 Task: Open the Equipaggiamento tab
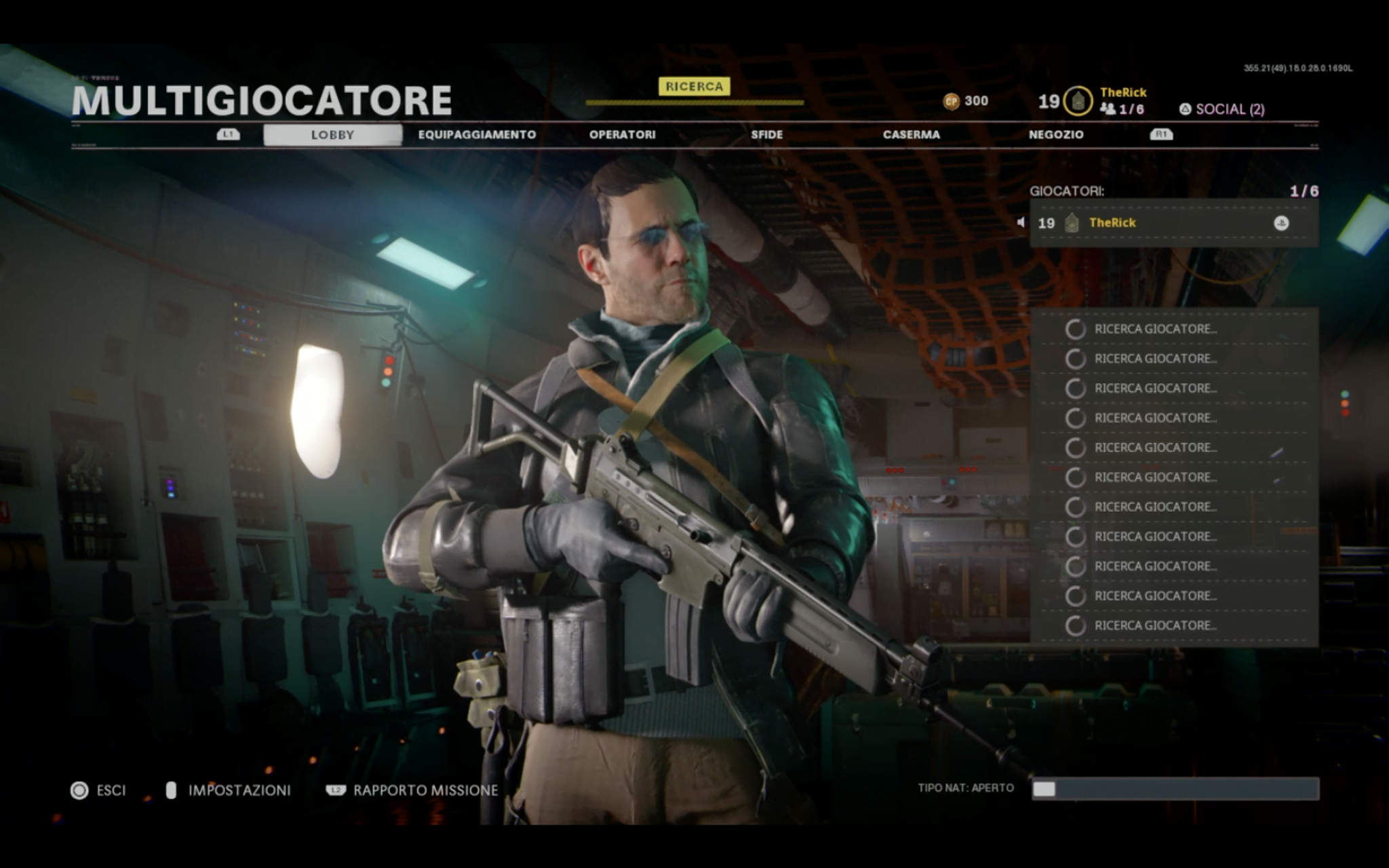tap(477, 134)
